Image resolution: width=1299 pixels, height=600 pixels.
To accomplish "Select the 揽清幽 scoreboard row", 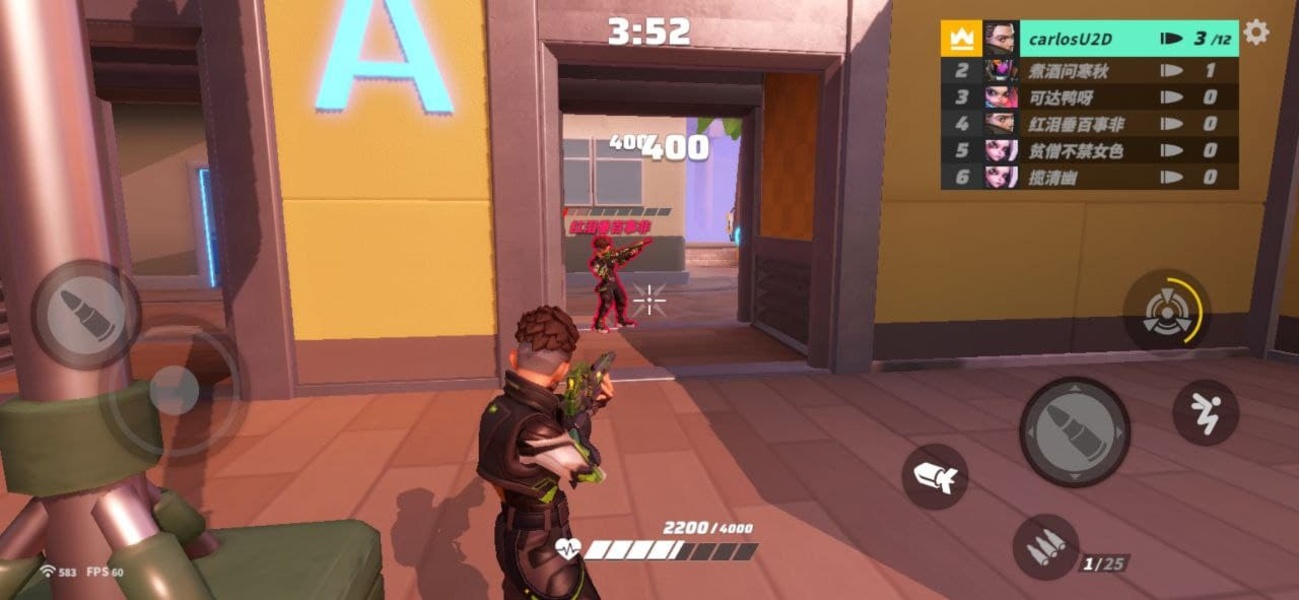I will pos(1089,177).
